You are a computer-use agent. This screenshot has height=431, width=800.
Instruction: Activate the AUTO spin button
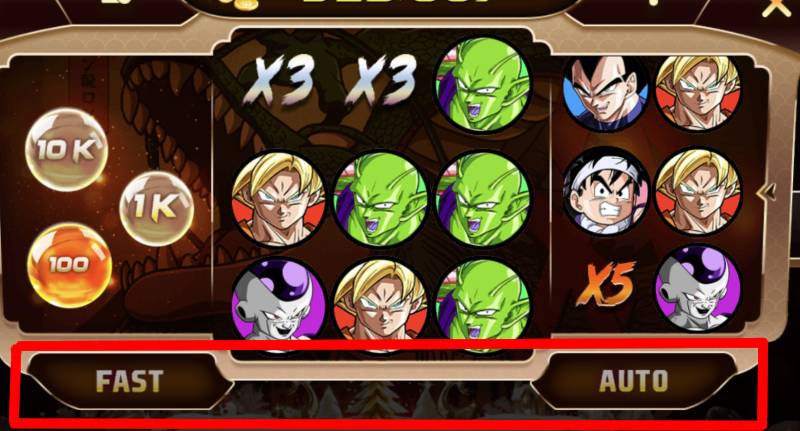coord(633,380)
